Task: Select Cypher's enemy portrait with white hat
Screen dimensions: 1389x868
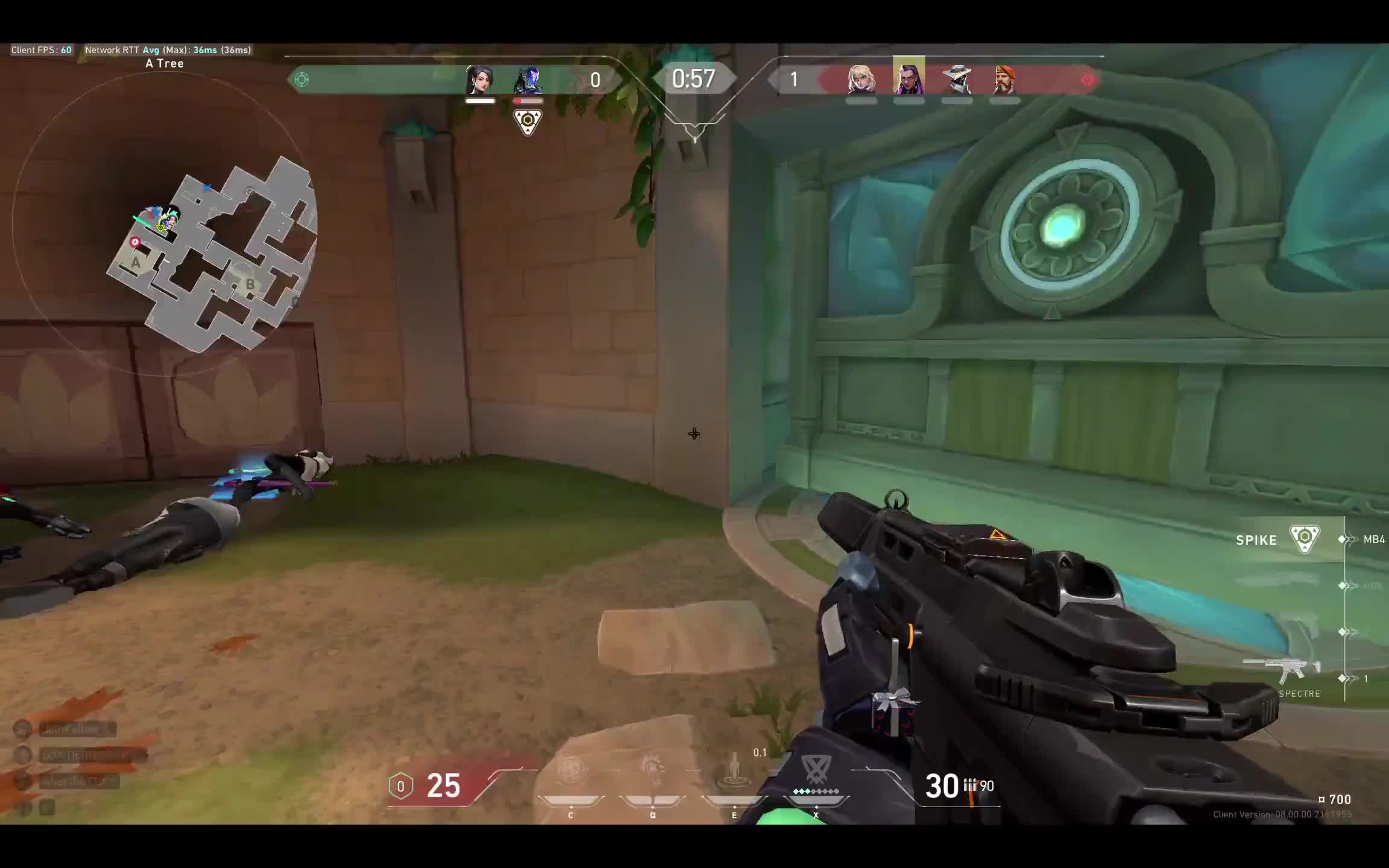Action: tap(957, 80)
